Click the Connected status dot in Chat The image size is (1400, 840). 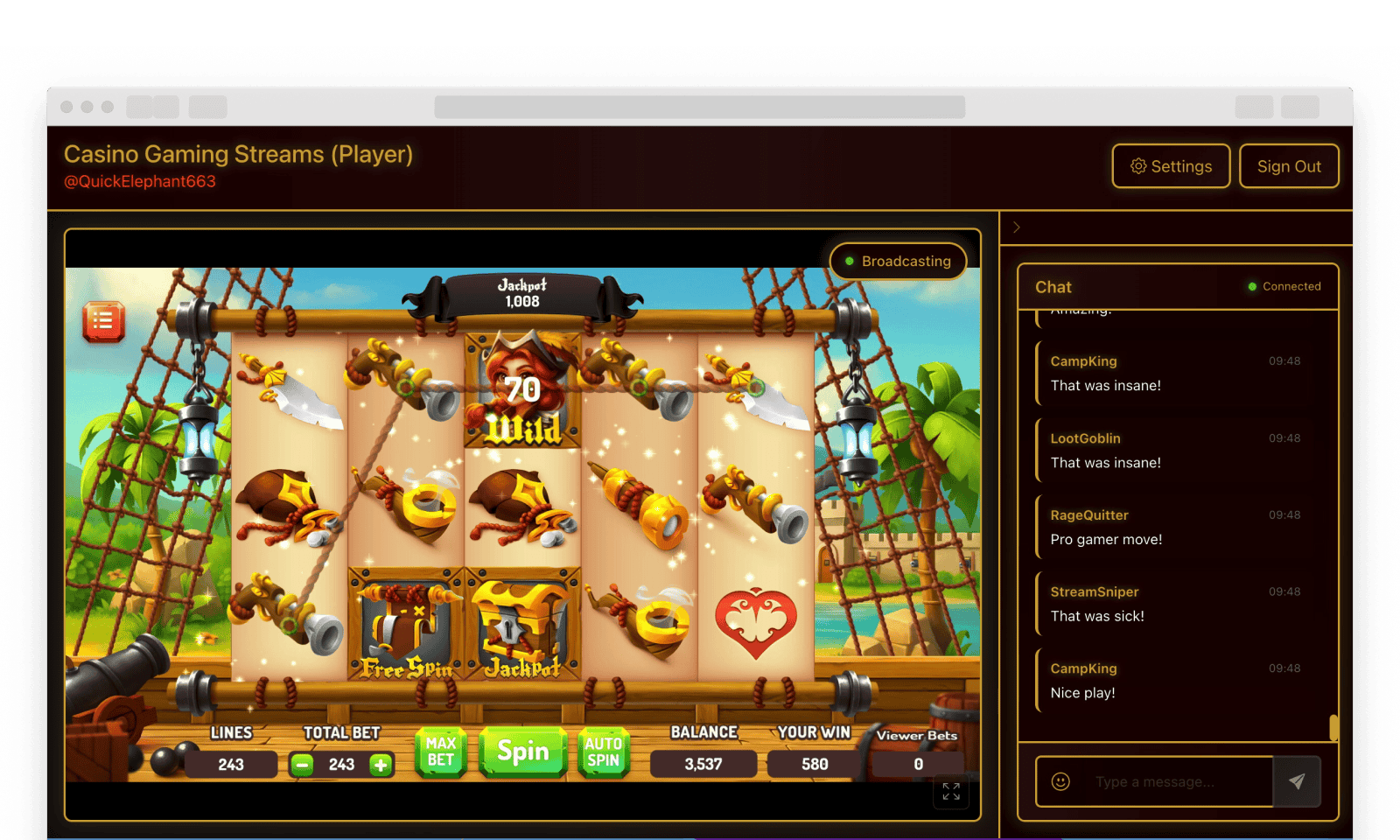[1251, 286]
